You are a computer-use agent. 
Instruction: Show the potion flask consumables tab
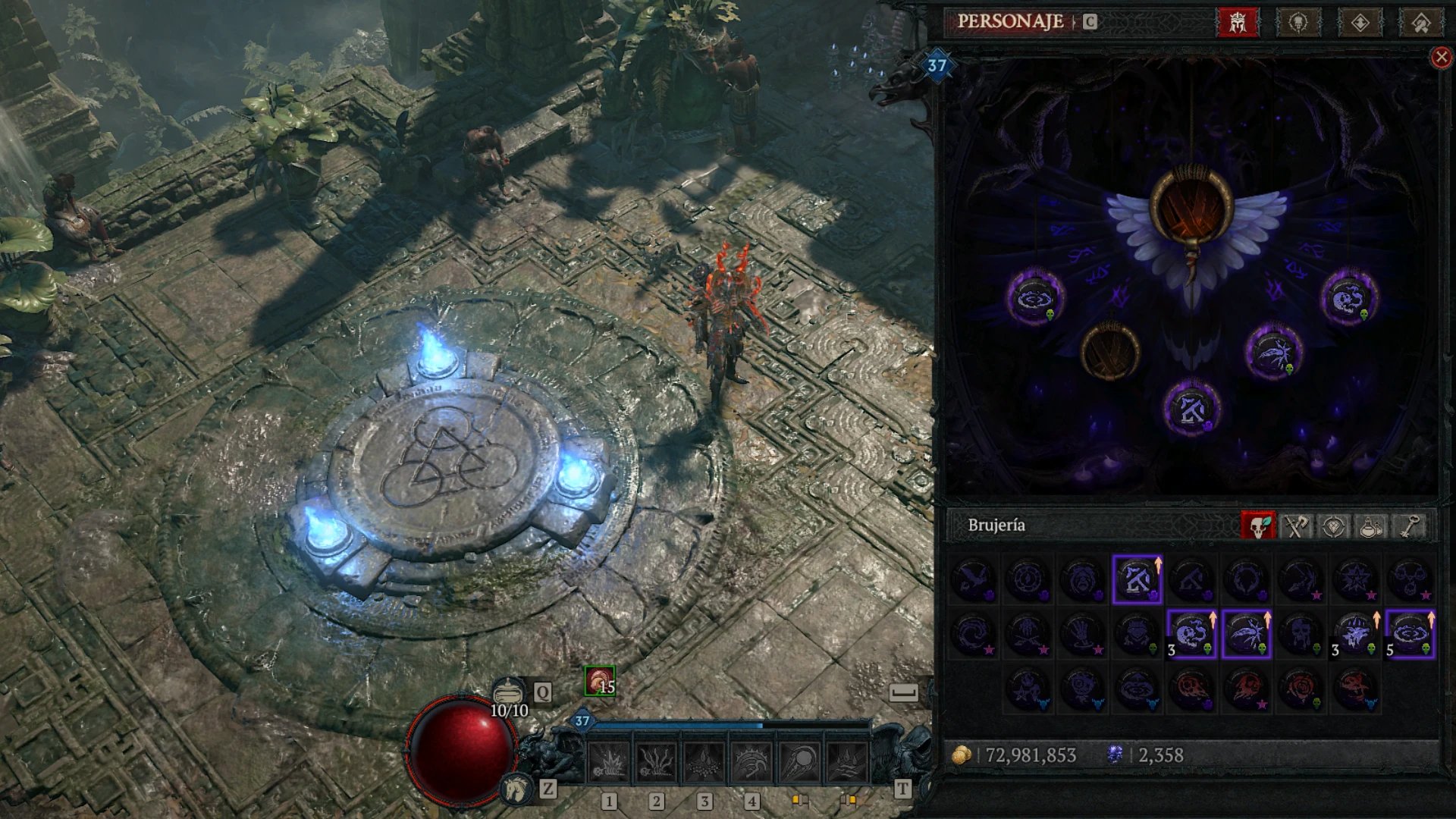1371,526
